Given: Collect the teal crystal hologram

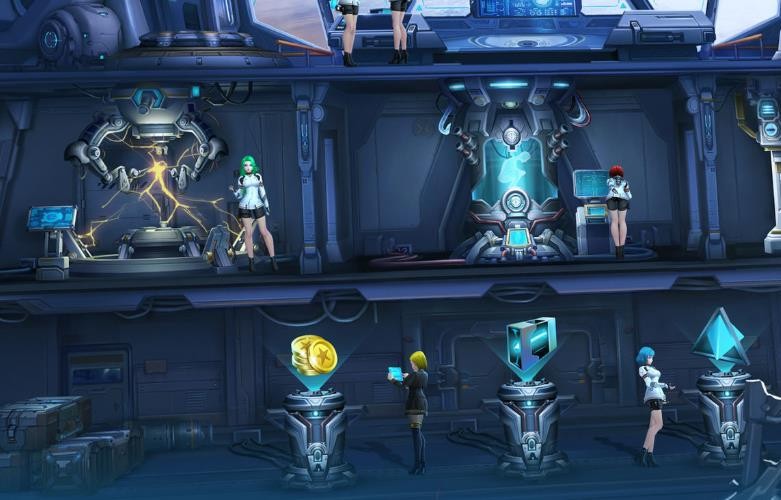Looking at the screenshot, I should click(x=720, y=340).
